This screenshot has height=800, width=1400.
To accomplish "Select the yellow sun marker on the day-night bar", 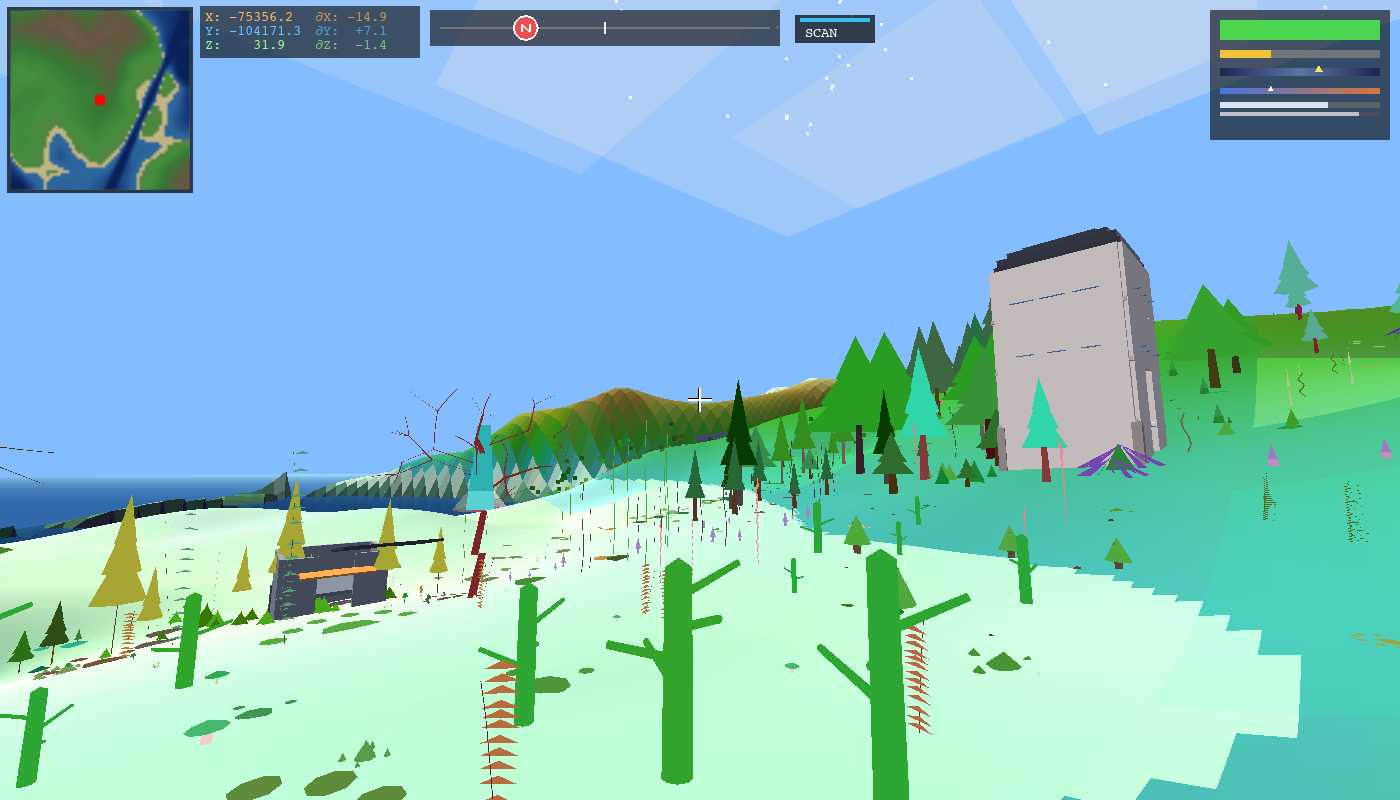I will tap(1319, 68).
